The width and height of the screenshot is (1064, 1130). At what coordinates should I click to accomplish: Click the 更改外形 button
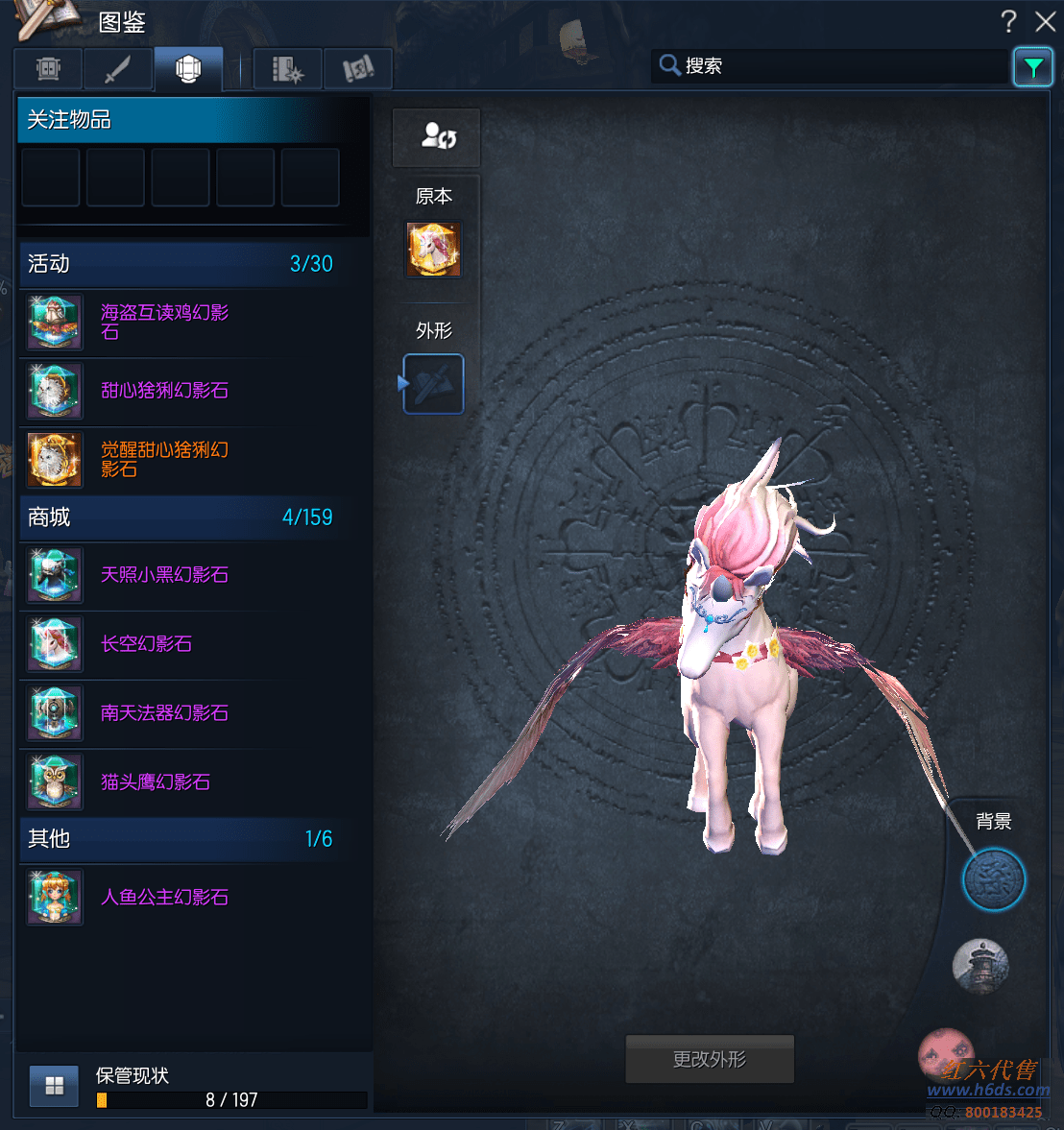pyautogui.click(x=710, y=1059)
